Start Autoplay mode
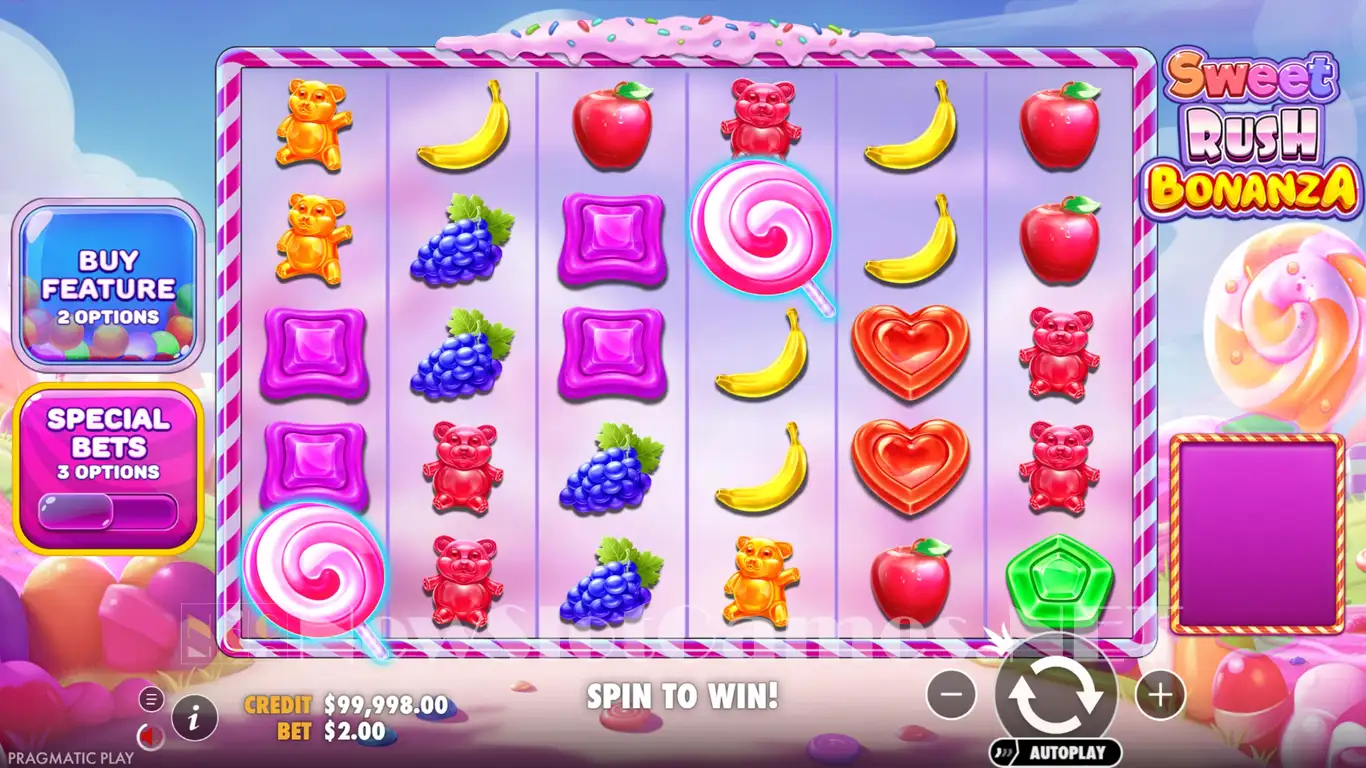The width and height of the screenshot is (1366, 768). click(1056, 752)
